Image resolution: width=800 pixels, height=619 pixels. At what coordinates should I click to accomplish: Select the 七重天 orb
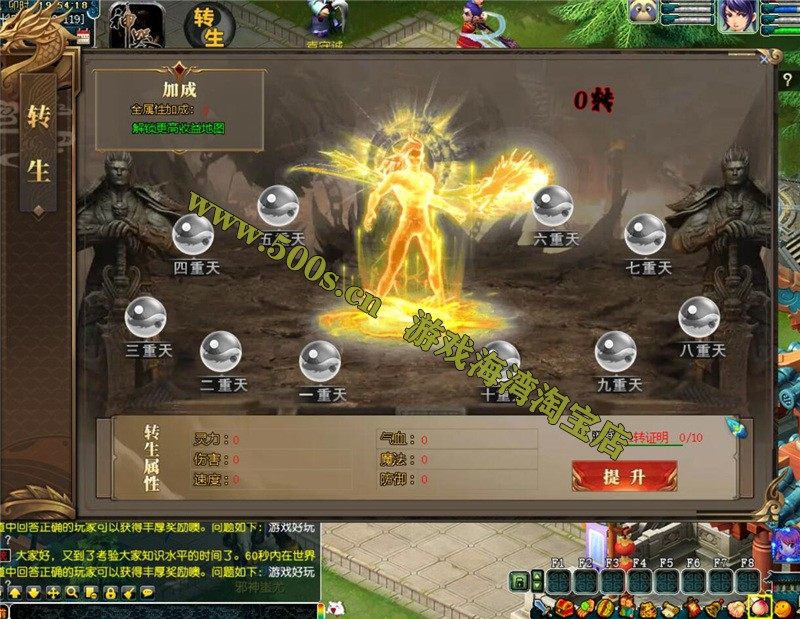click(x=645, y=235)
